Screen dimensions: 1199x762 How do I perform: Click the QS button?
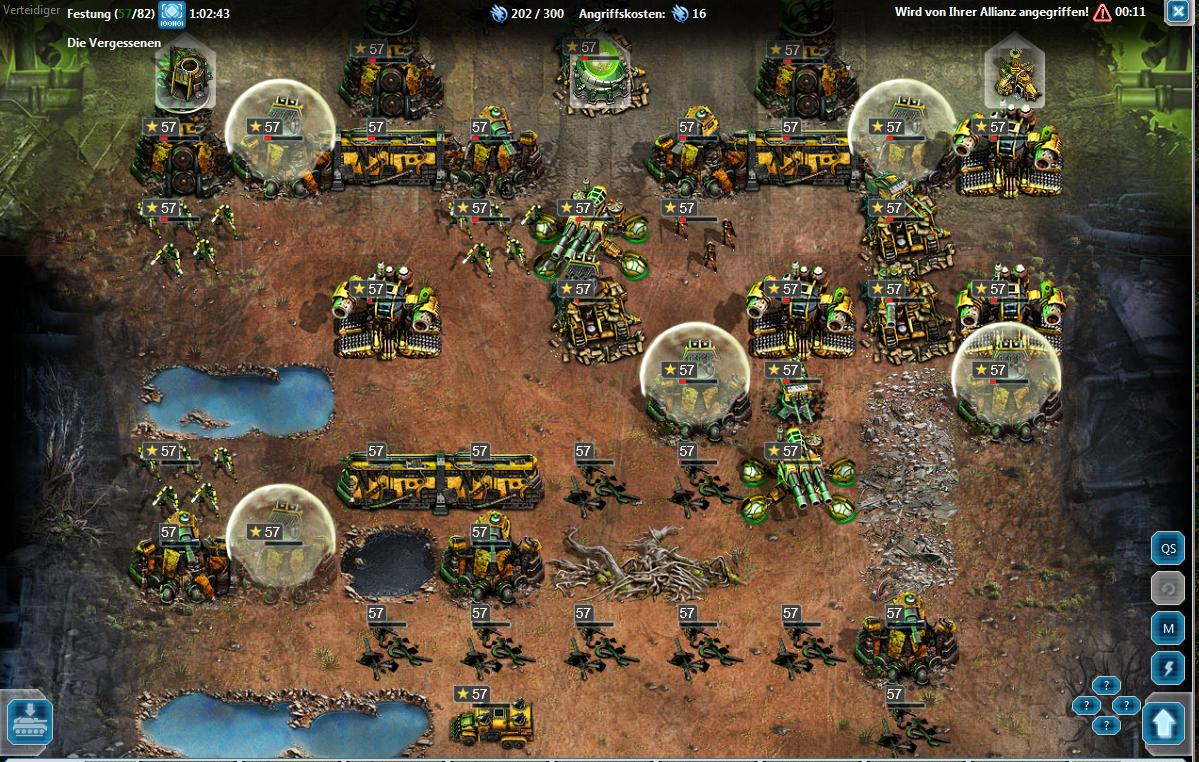[1167, 549]
